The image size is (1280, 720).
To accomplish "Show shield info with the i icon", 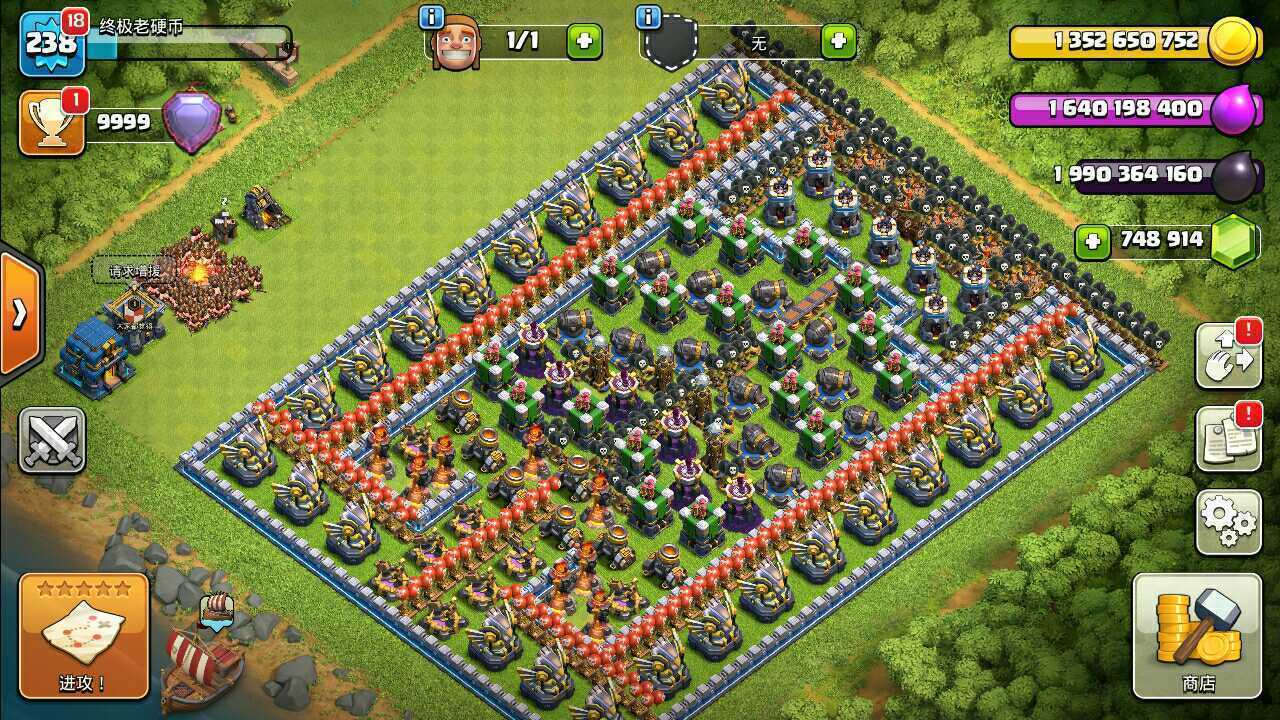I will tap(648, 17).
